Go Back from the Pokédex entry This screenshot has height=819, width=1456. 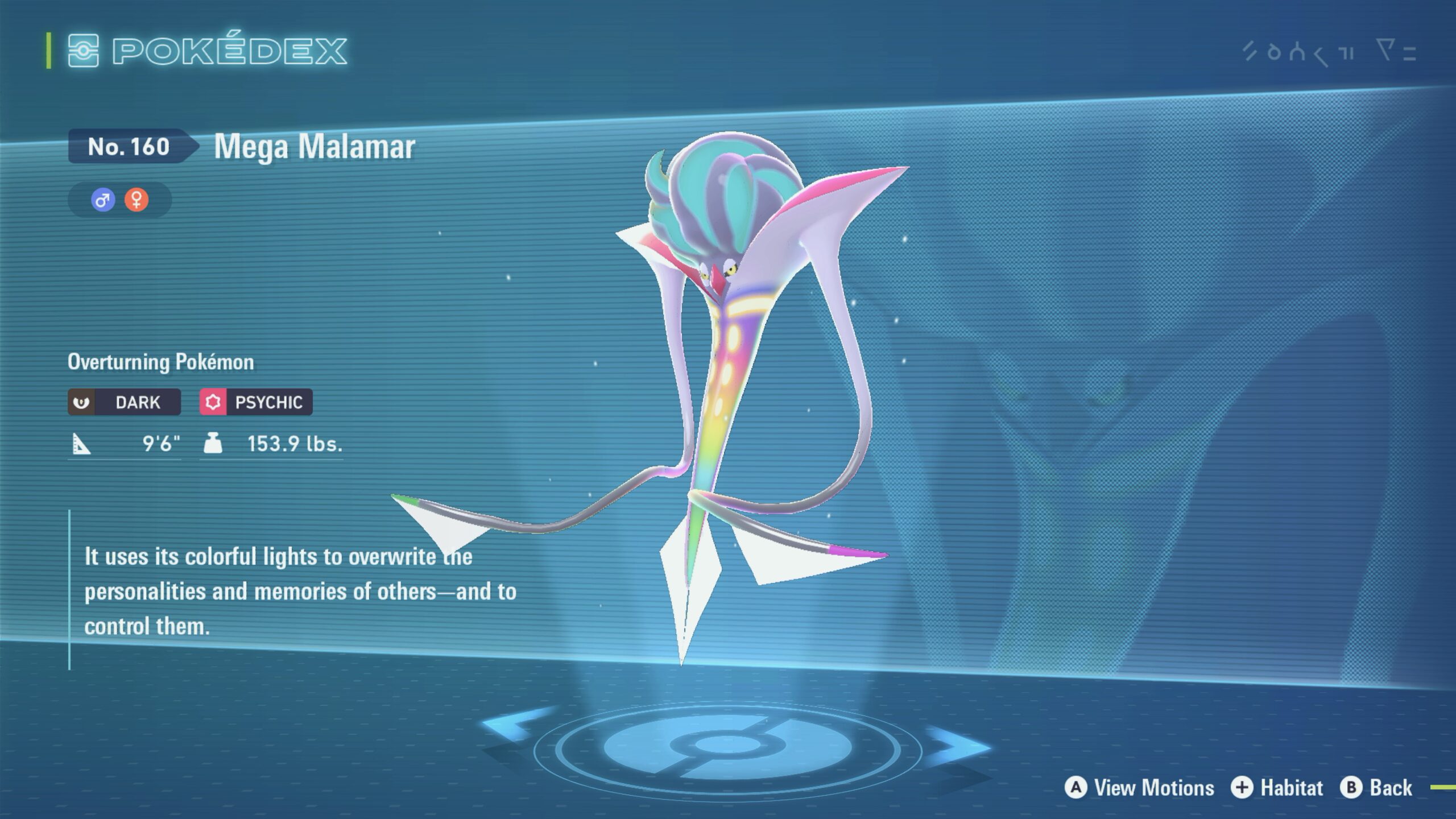click(1376, 788)
